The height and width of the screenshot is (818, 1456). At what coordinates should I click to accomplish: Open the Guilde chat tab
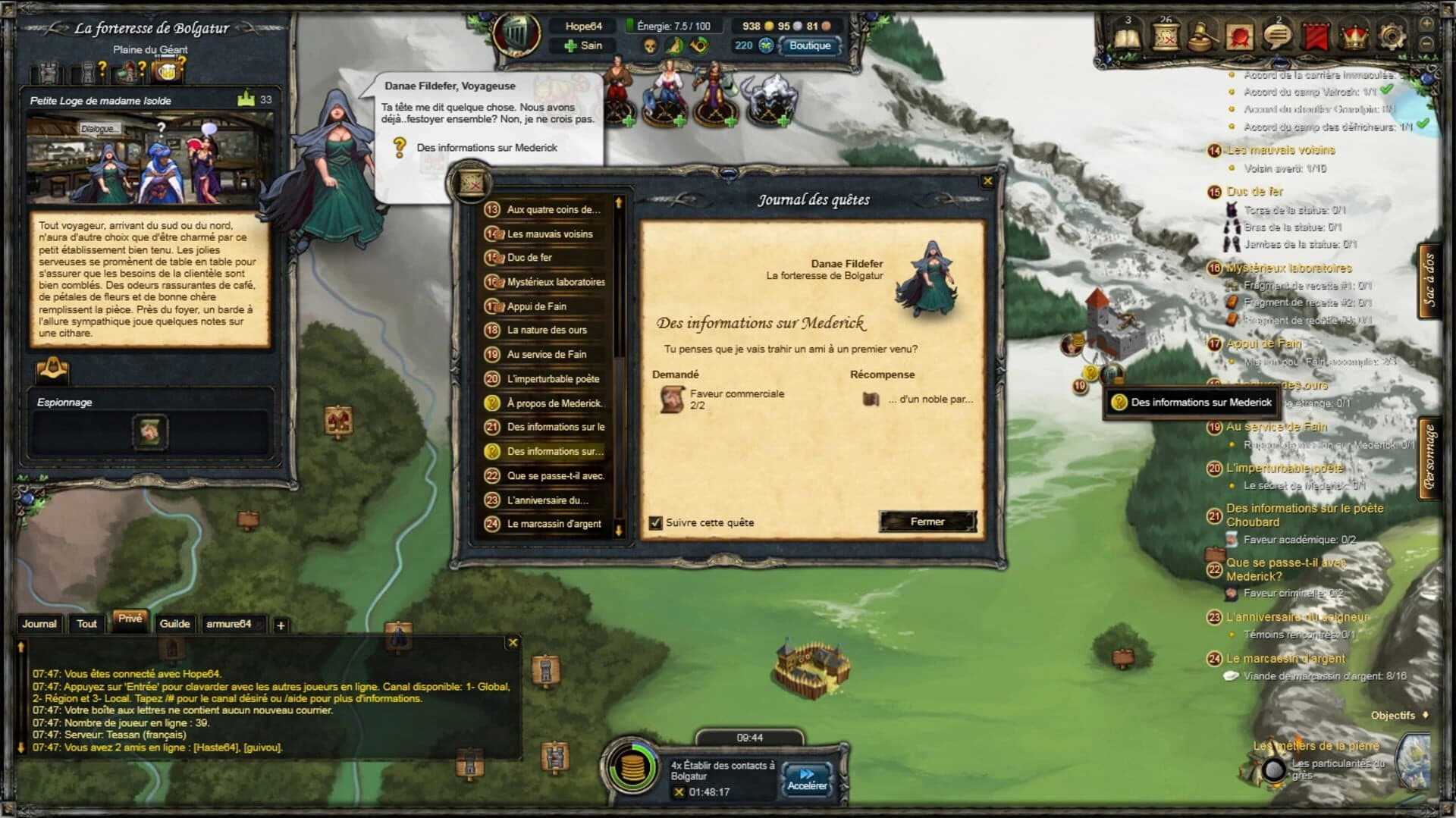(x=175, y=623)
